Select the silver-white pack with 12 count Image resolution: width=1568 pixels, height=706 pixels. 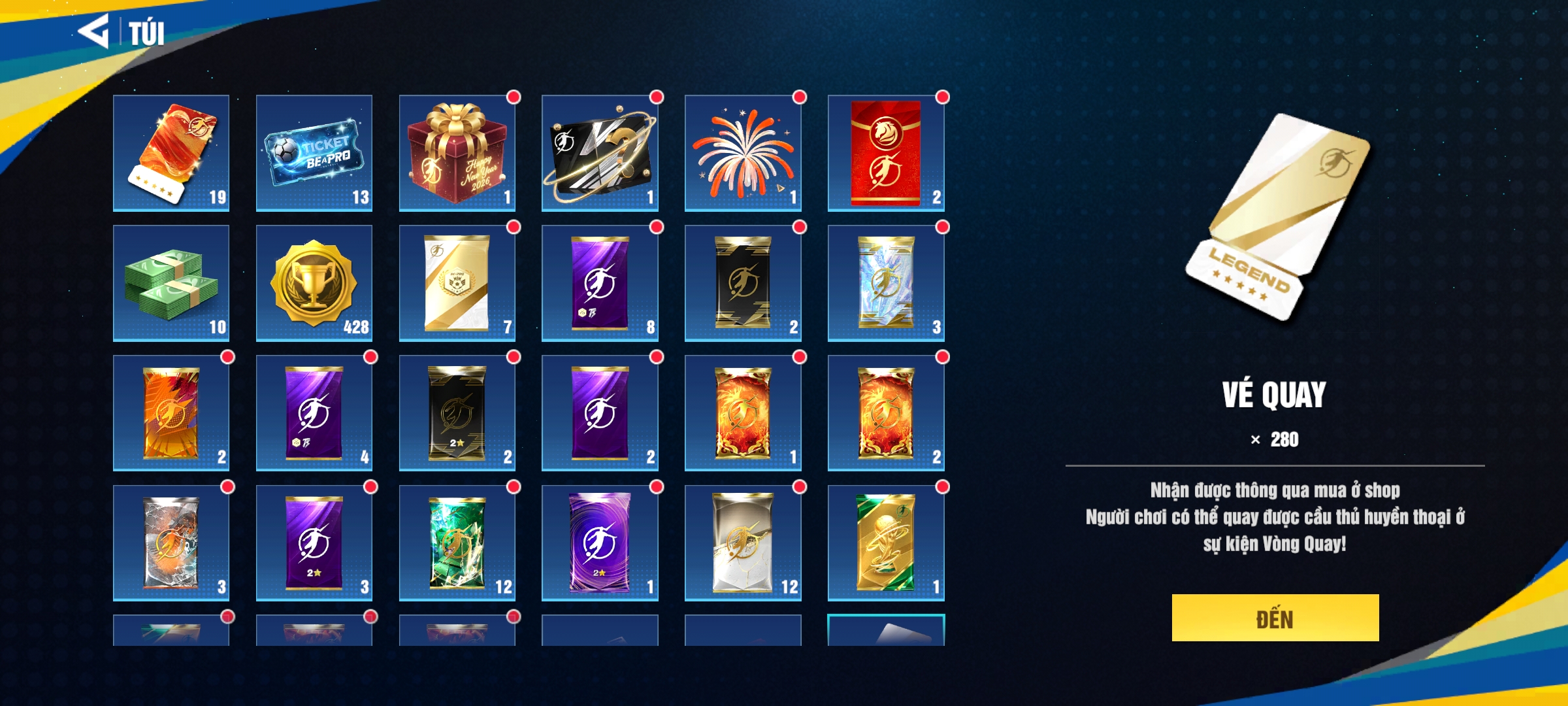pos(743,543)
